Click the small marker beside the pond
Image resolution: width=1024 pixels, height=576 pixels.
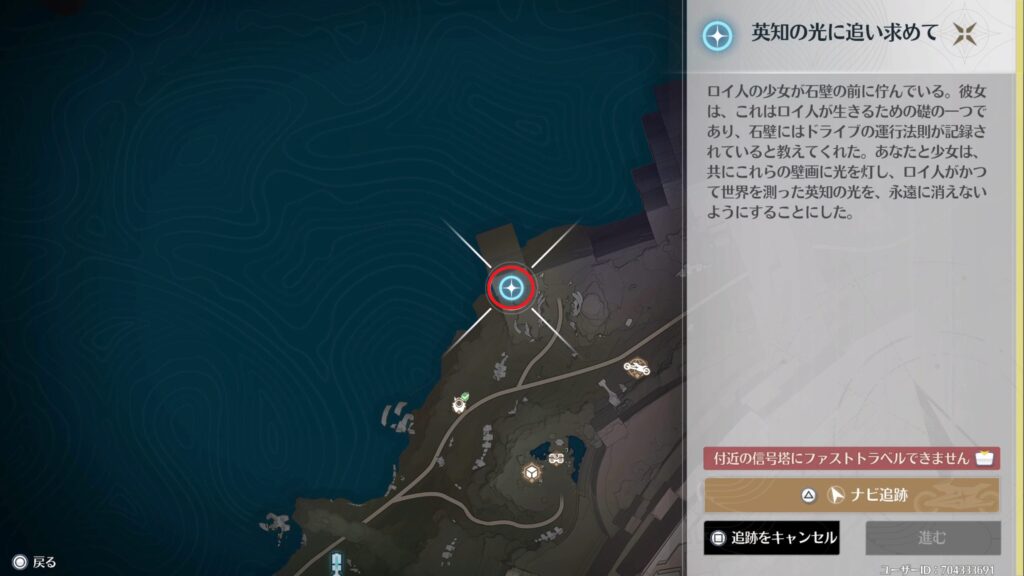point(557,457)
